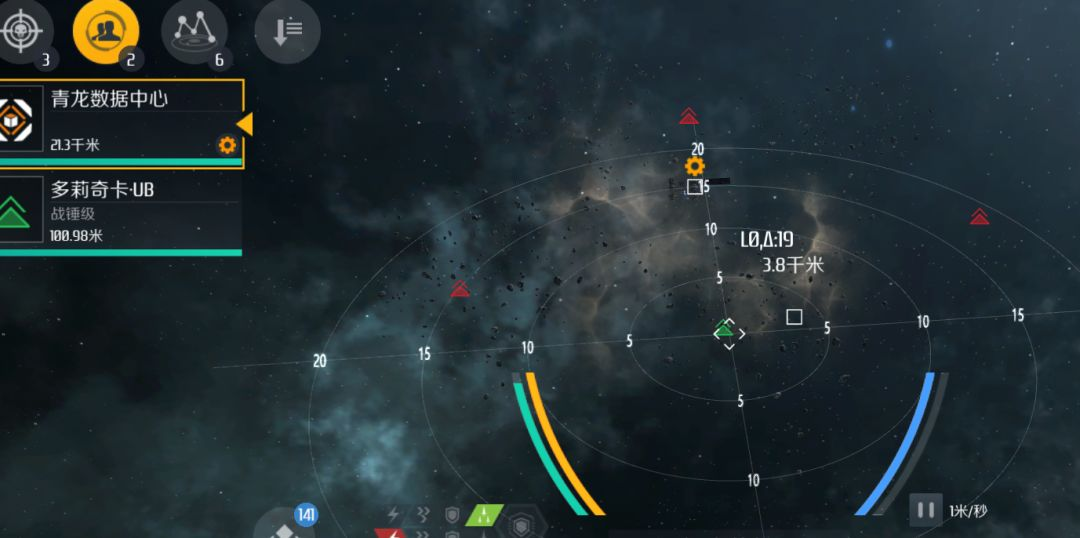
Task: Select the 多莉奇卡-UB ship entry
Action: click(x=120, y=212)
